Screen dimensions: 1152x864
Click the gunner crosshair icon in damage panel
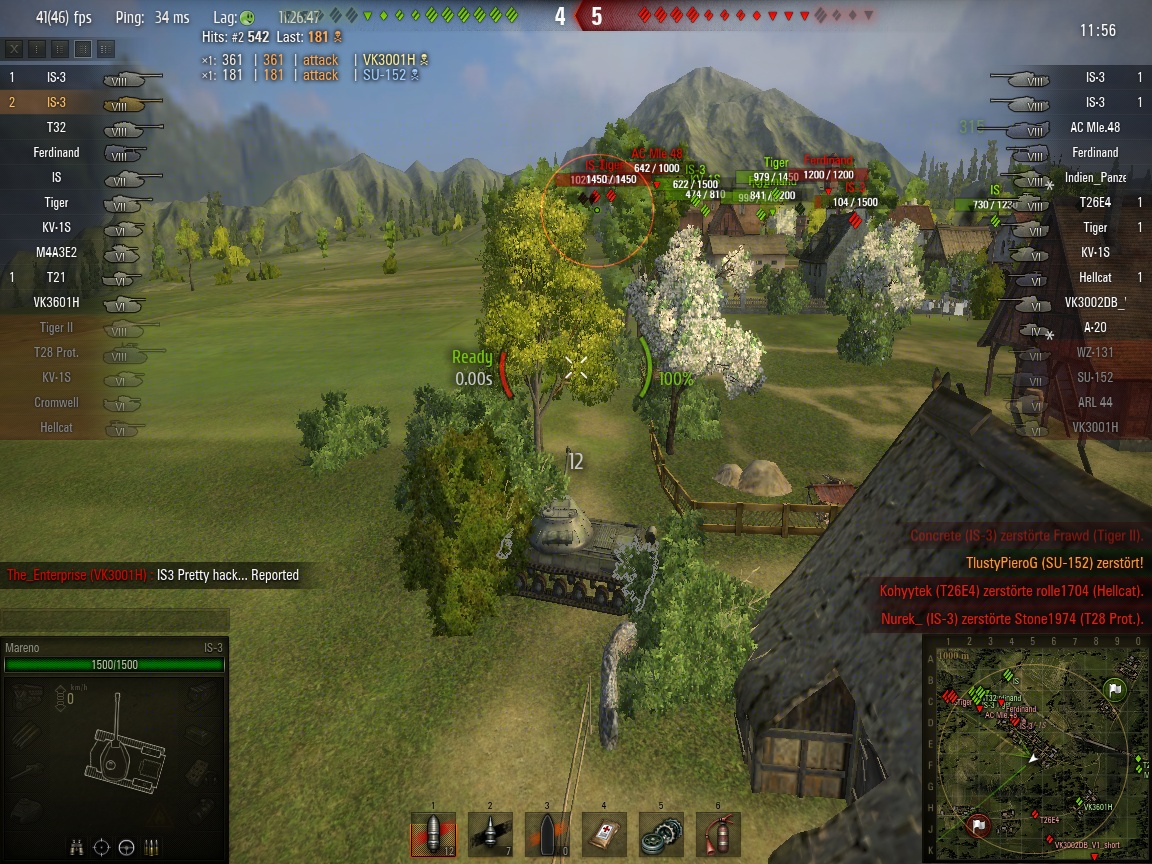[101, 847]
